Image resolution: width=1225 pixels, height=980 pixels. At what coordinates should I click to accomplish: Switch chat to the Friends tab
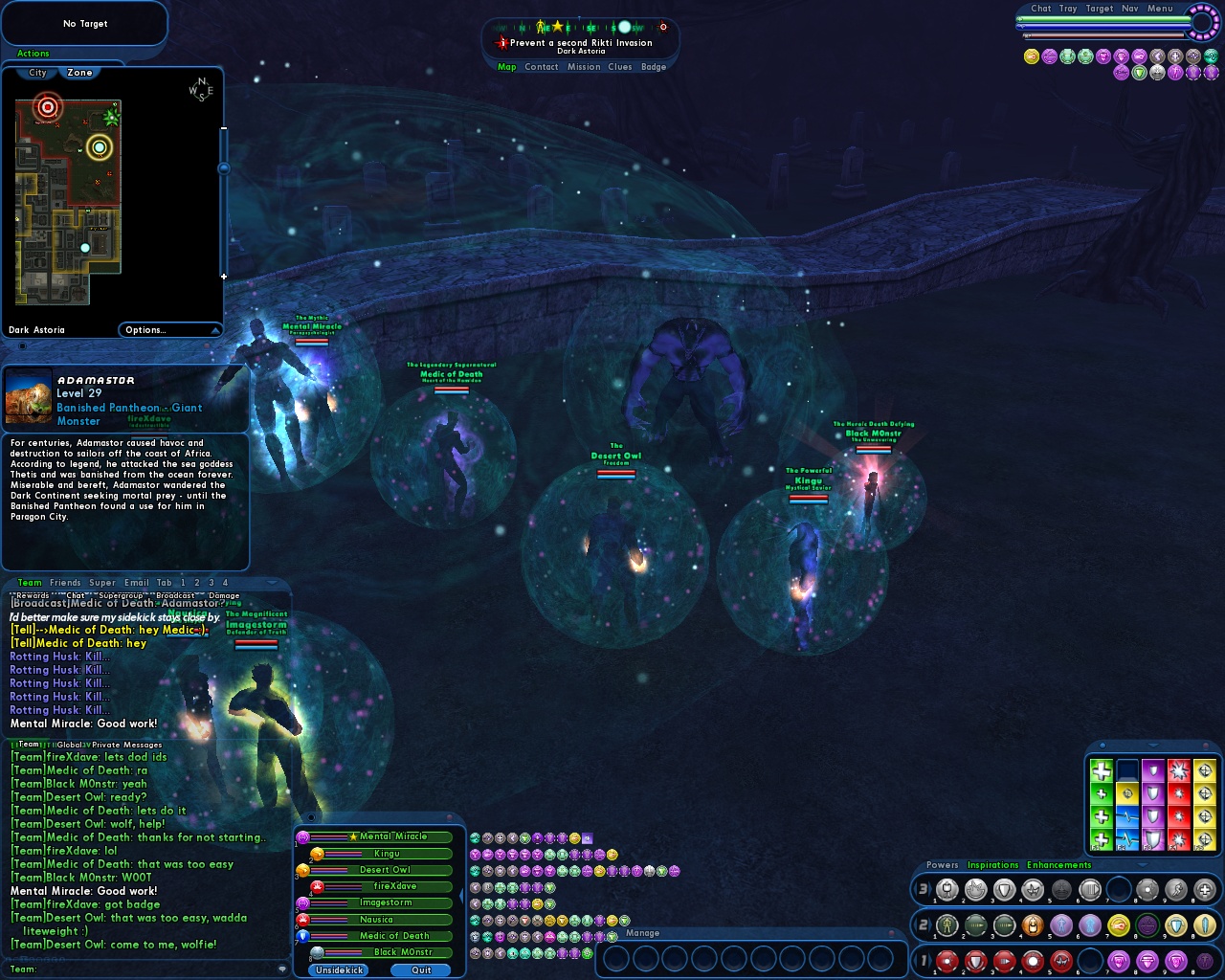[x=65, y=583]
